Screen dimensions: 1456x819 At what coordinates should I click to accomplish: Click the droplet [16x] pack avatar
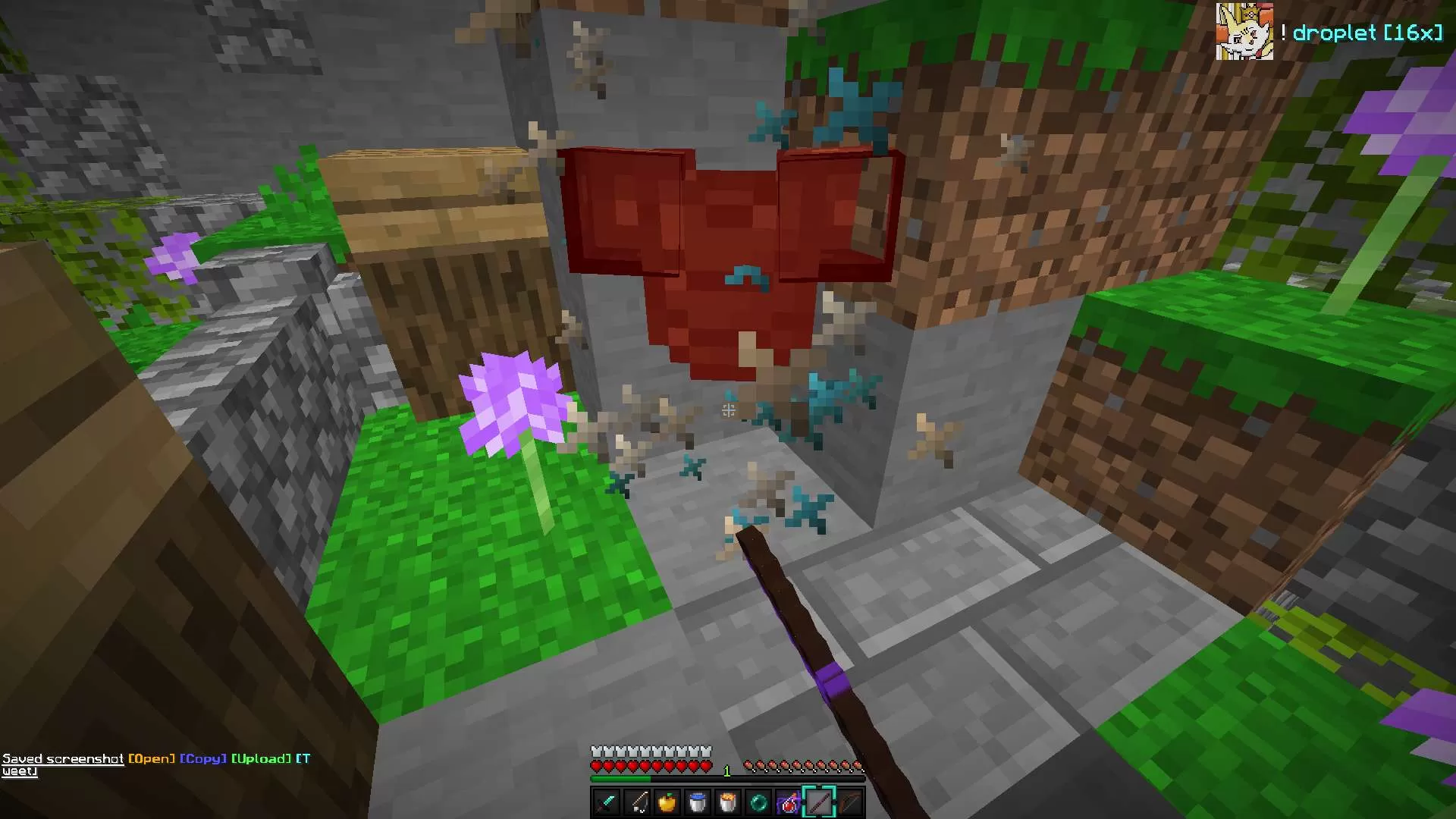click(x=1244, y=31)
